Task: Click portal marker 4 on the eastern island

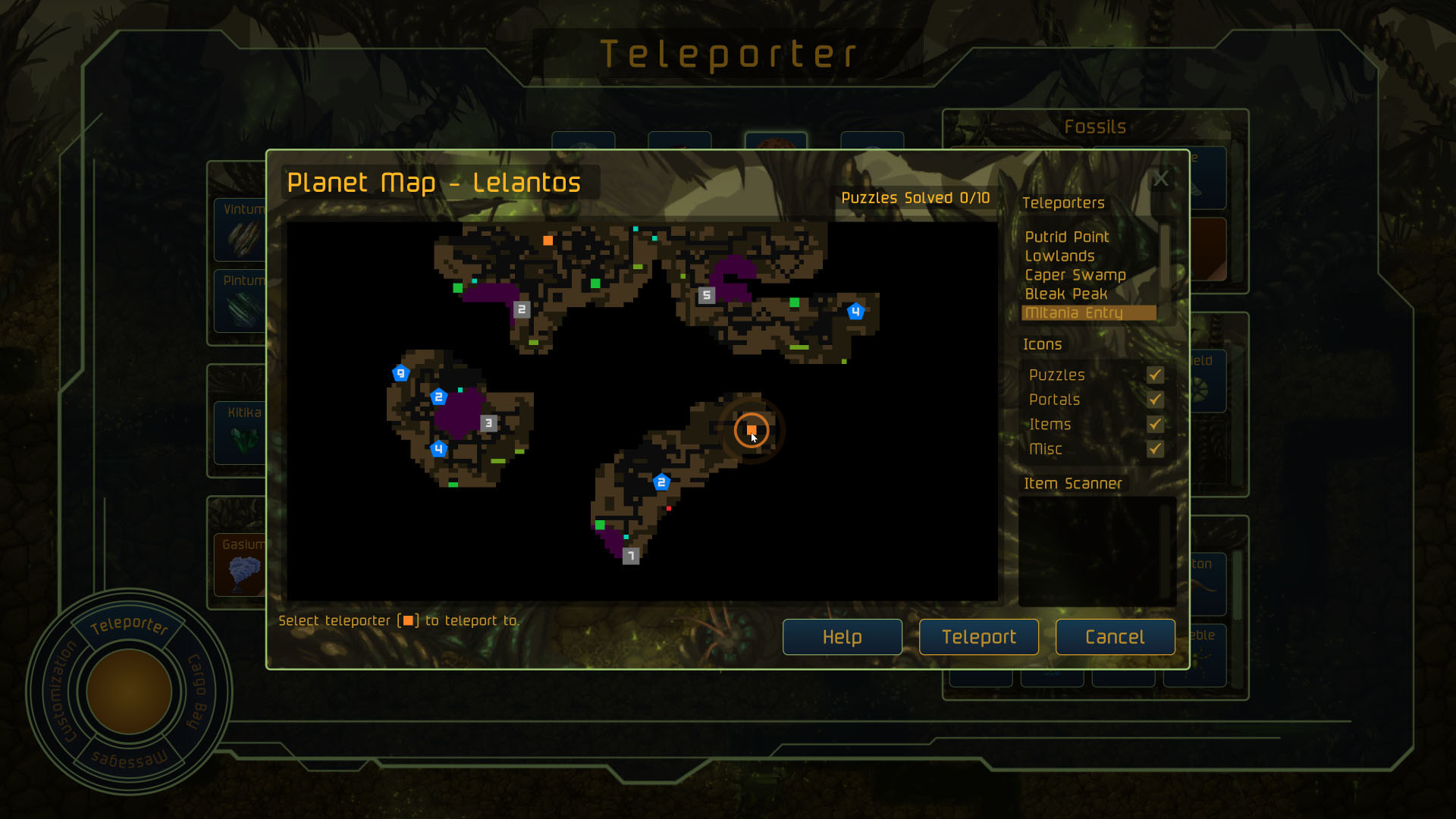Action: pyautogui.click(x=856, y=310)
